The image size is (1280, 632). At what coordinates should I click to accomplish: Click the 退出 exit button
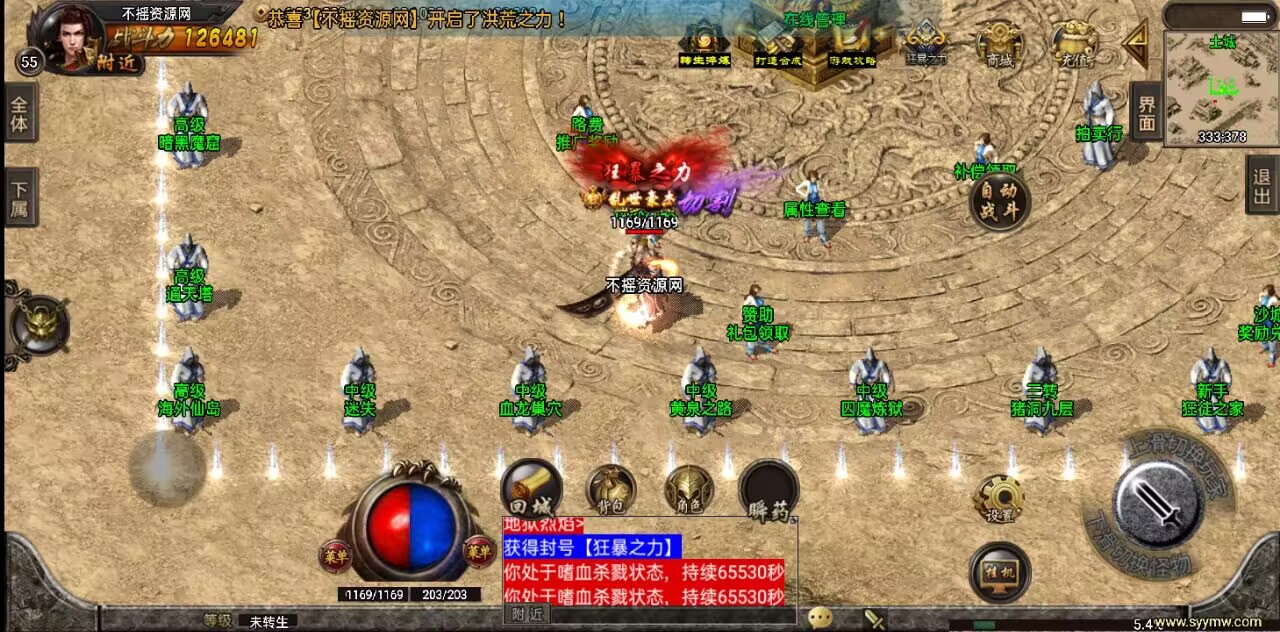click(x=1262, y=185)
